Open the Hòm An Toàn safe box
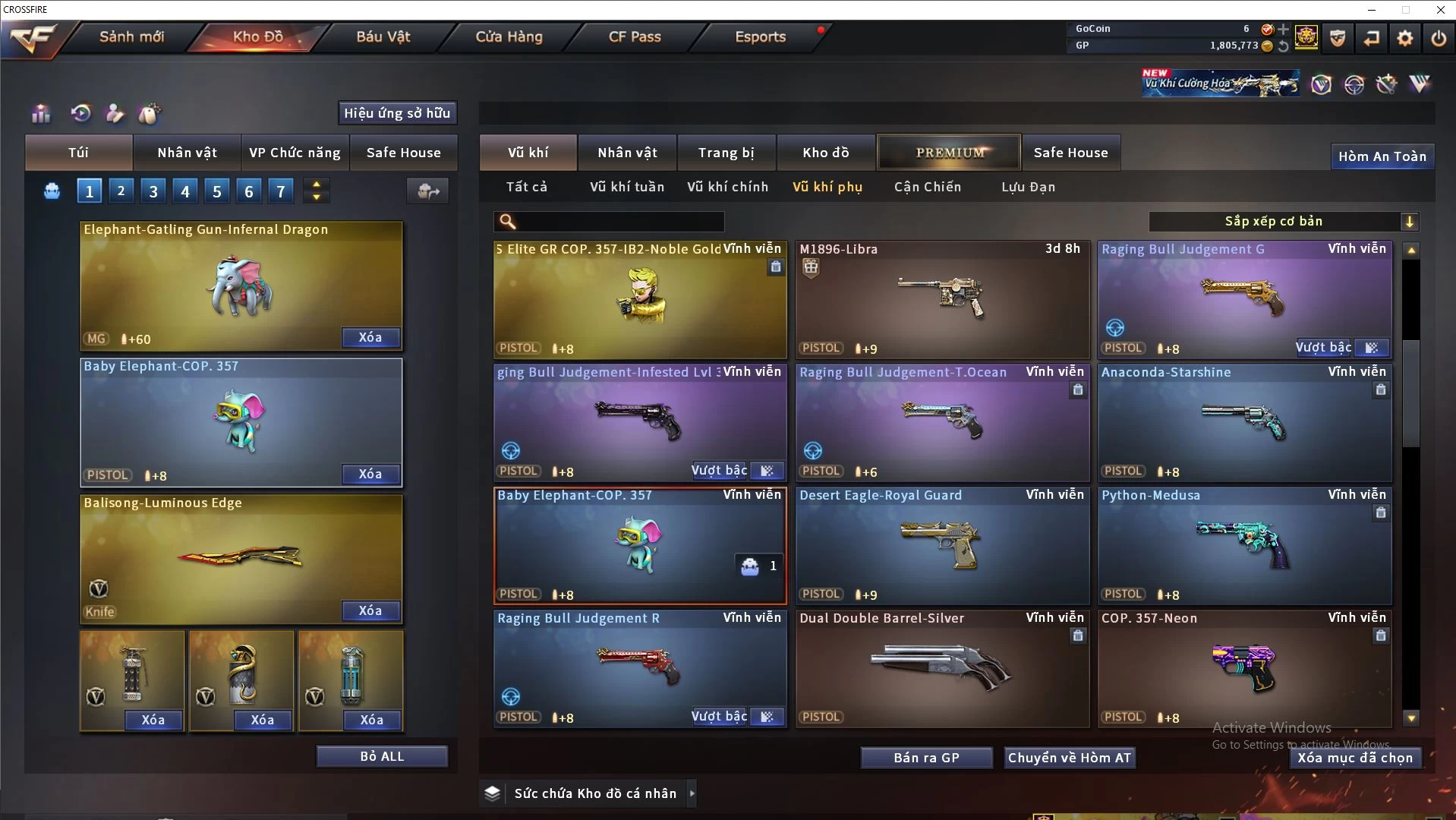This screenshot has width=1456, height=820. 1382,156
